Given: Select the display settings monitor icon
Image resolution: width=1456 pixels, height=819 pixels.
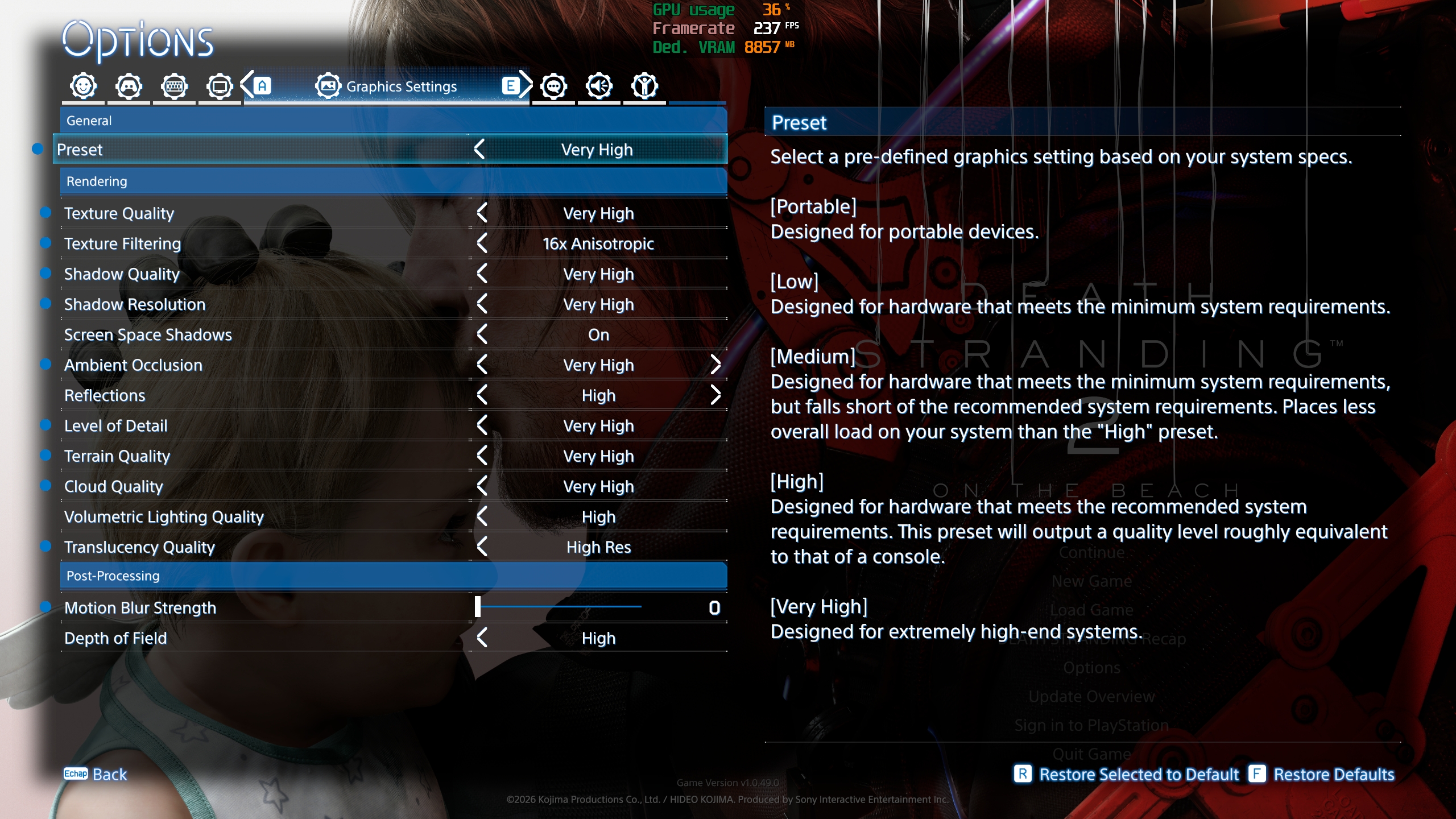Looking at the screenshot, I should point(220,85).
